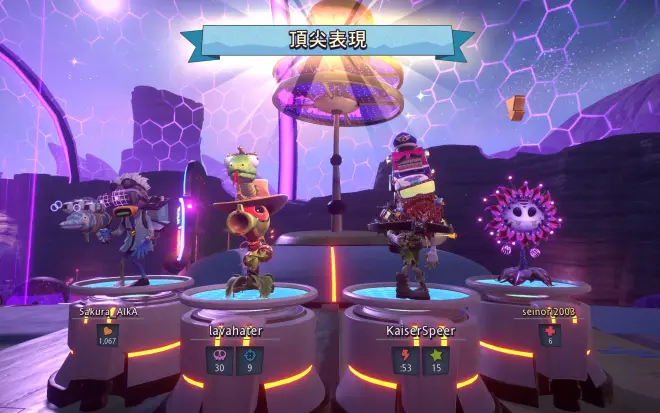
Task: Click KaiserSpeer's green star award icon
Action: (436, 355)
